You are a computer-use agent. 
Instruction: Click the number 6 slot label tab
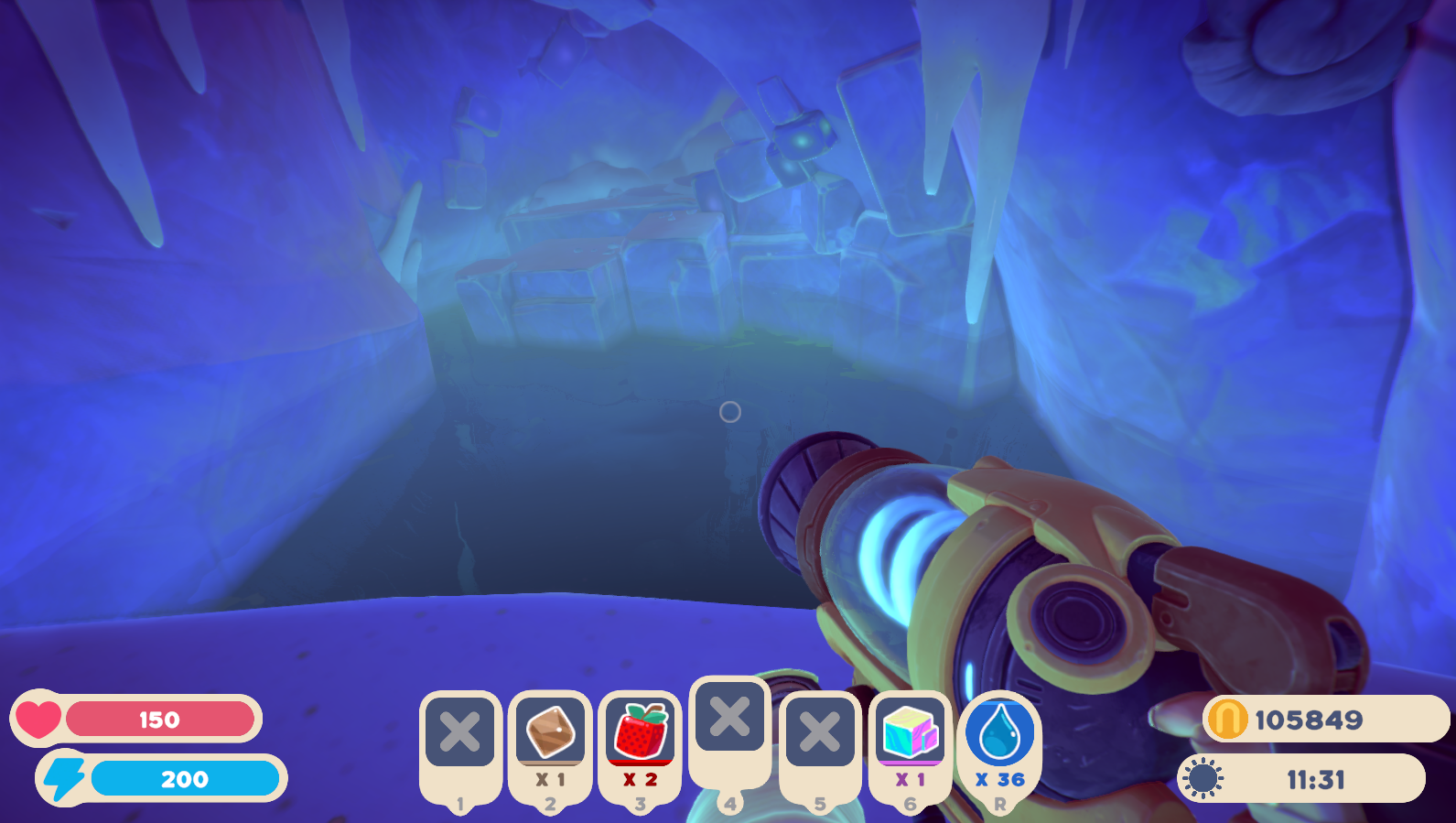911,805
